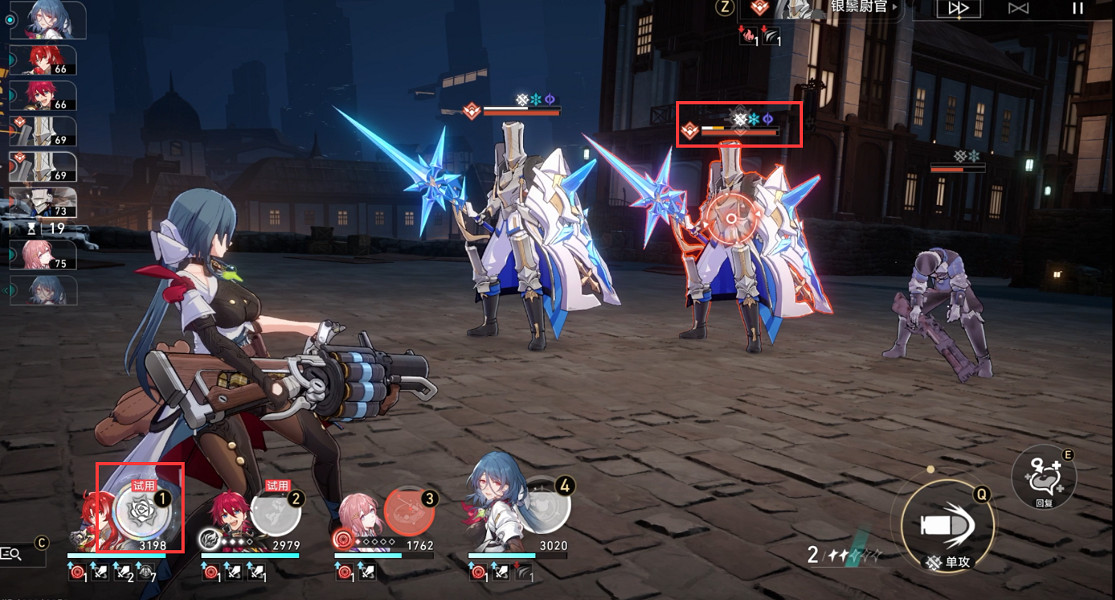
Task: Open the 银鬃尉官 enemy details panel
Action: [x=858, y=8]
